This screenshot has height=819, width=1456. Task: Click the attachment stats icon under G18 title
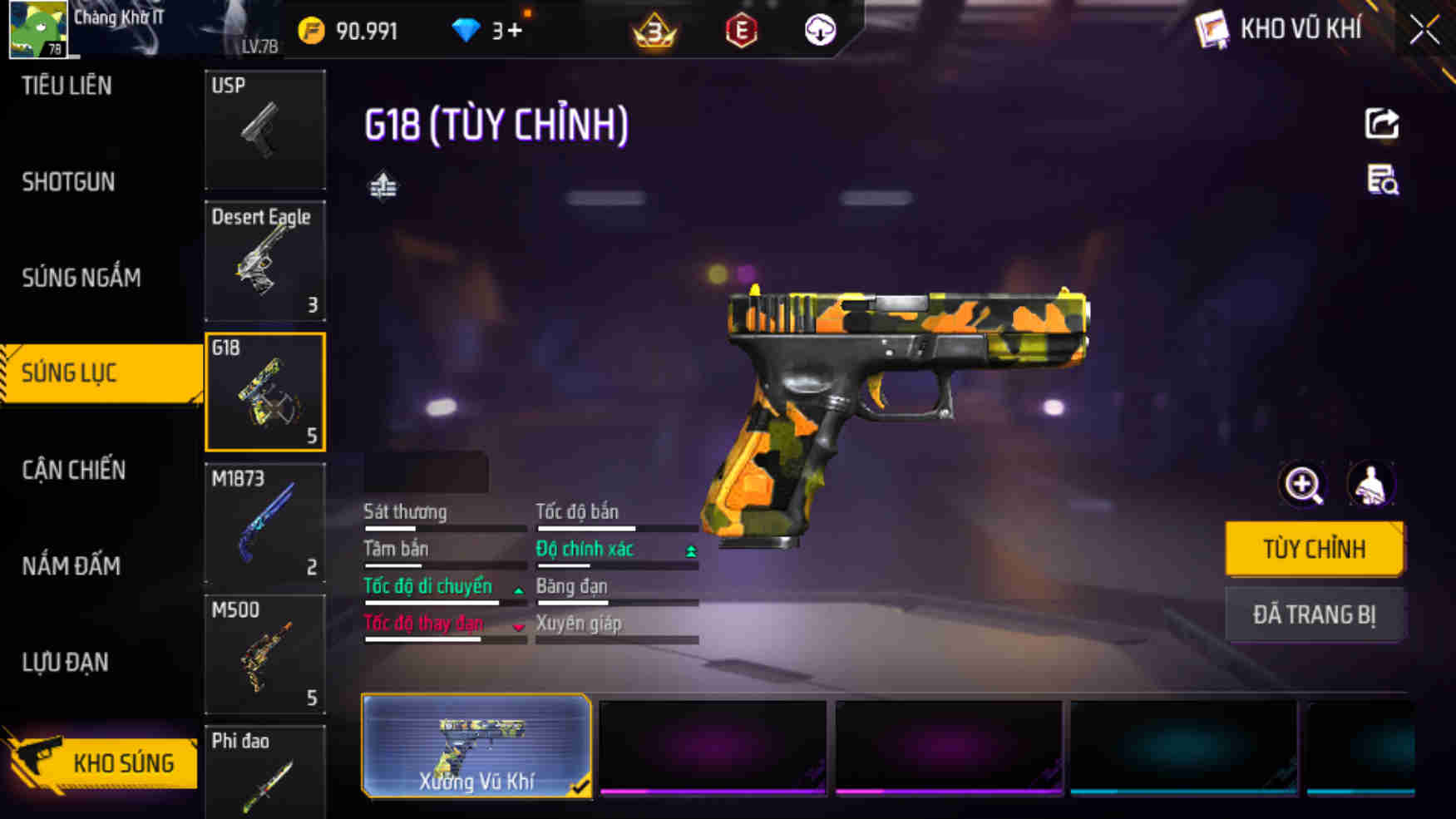point(384,186)
